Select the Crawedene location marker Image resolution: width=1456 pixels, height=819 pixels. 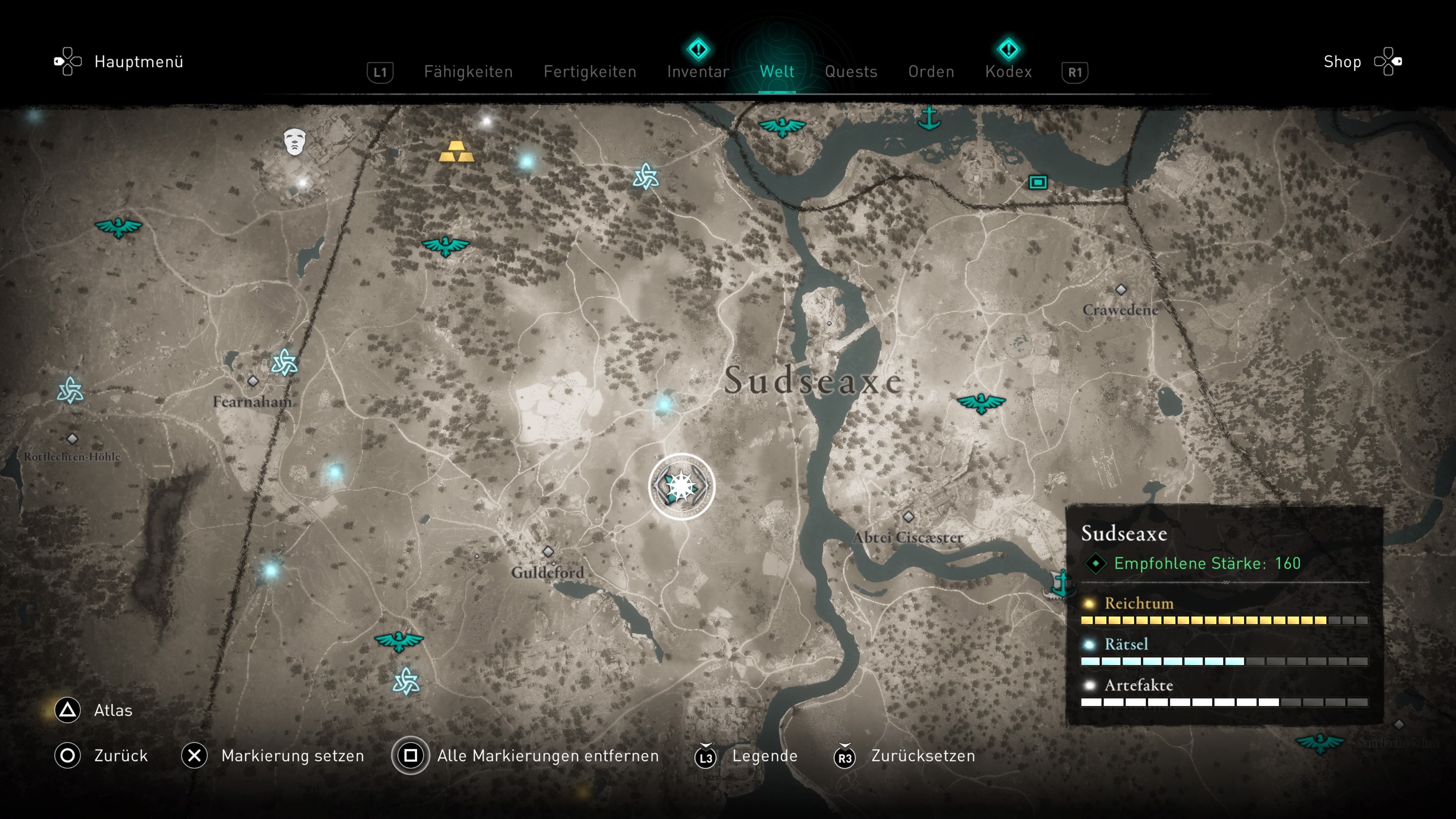point(1121,289)
